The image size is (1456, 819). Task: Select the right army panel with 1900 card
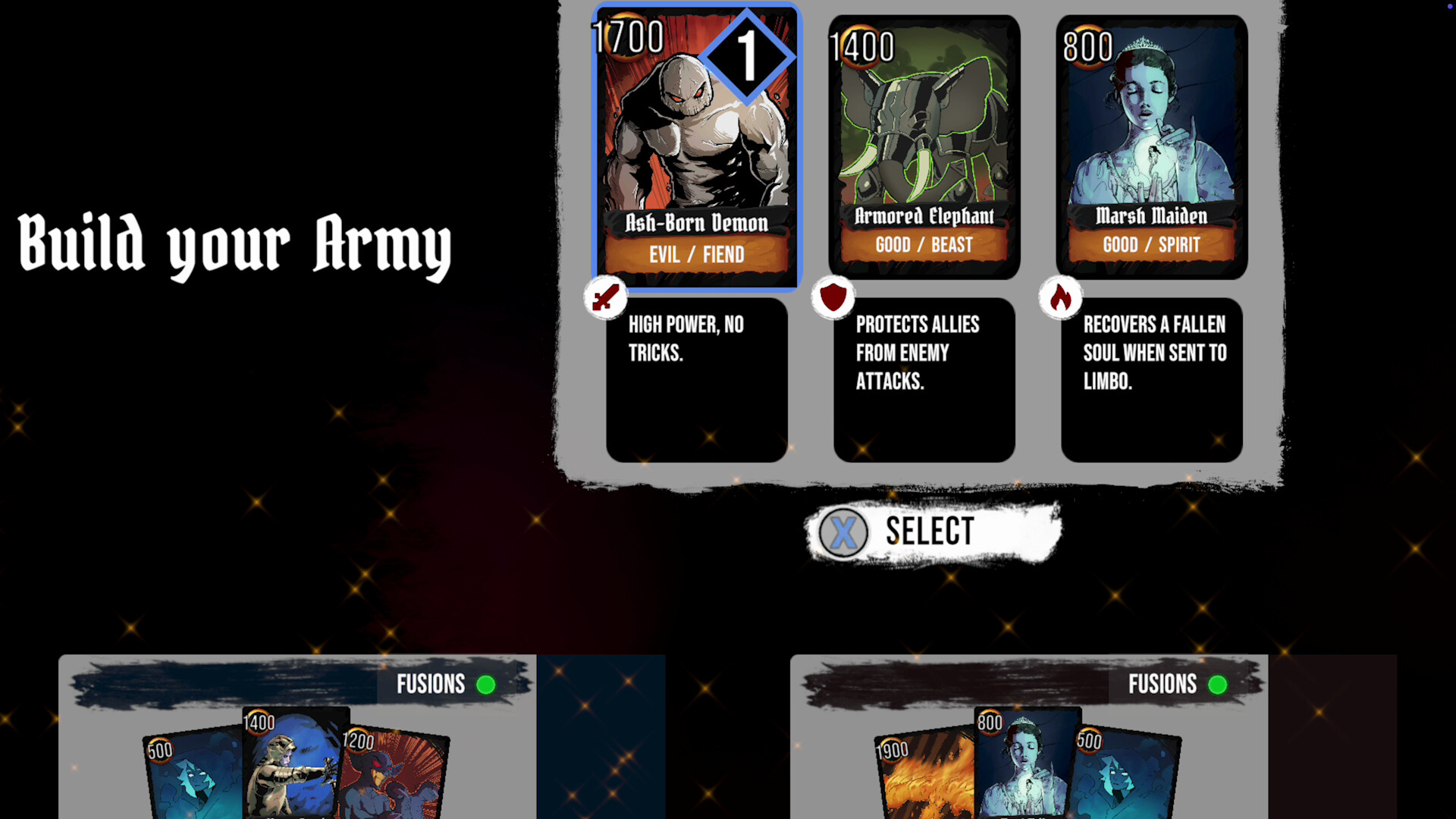(1028, 736)
